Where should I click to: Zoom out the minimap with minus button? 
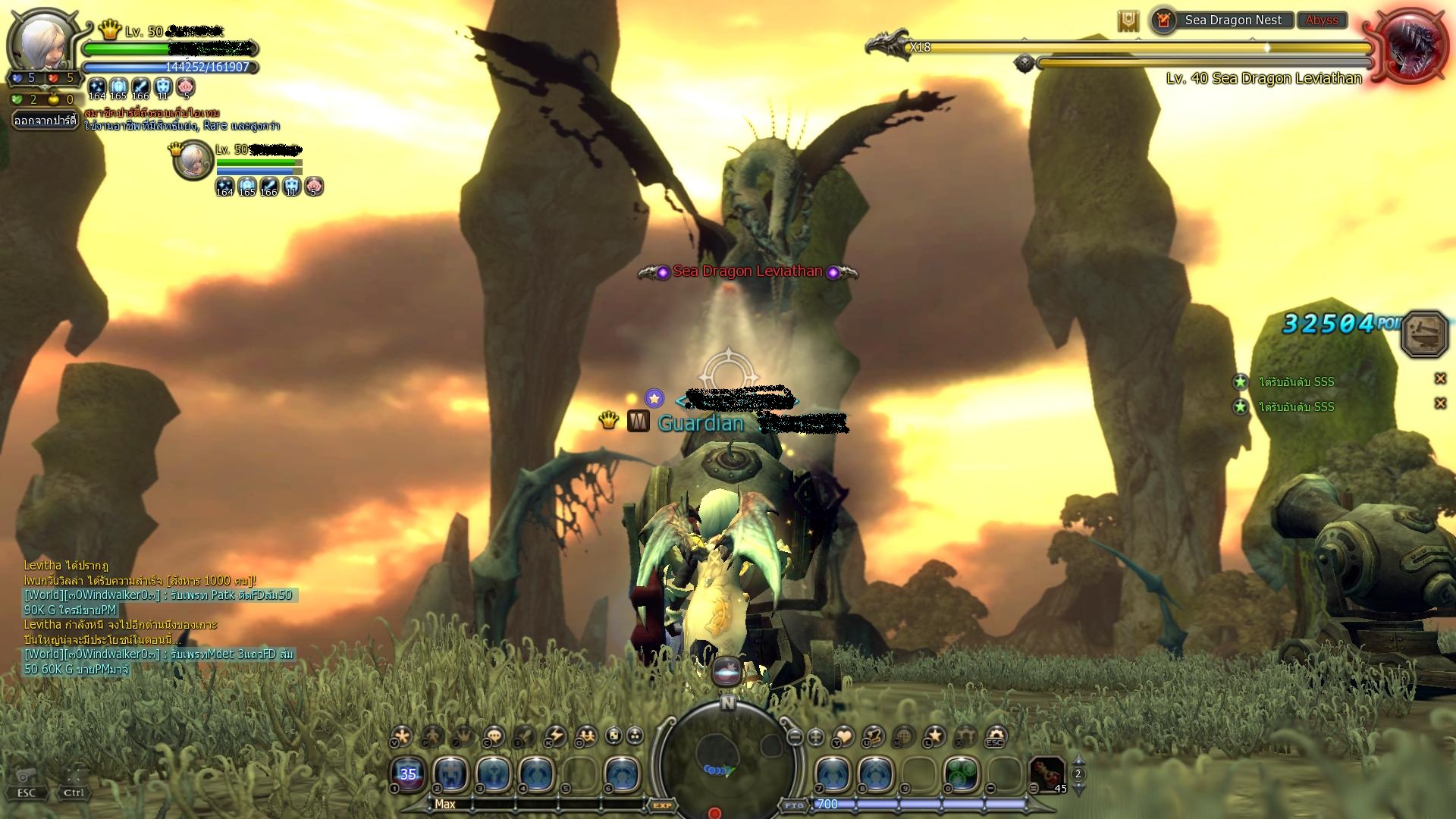coord(795,736)
